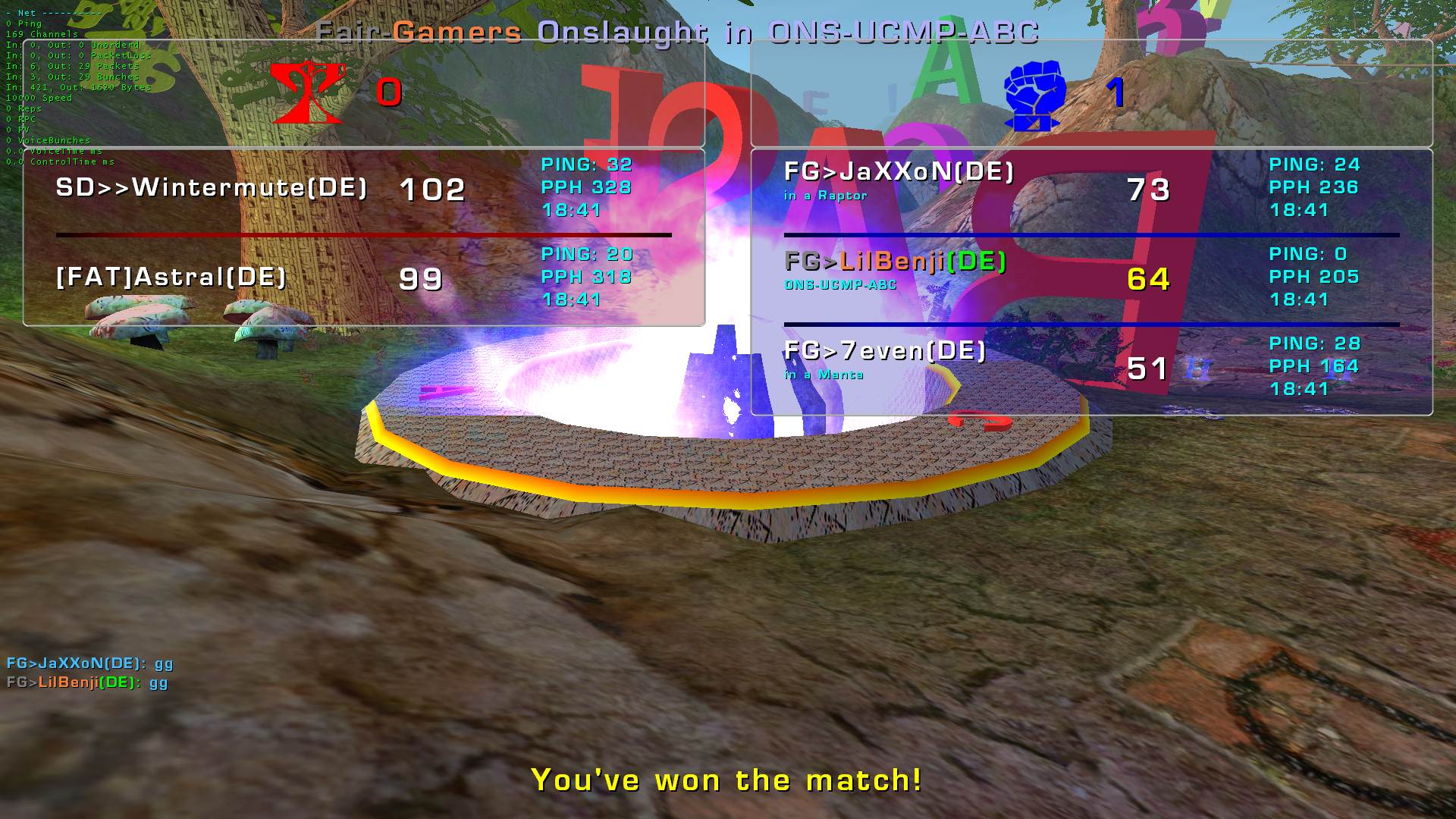Pick FG>7even(DE) from the player list

click(884, 351)
